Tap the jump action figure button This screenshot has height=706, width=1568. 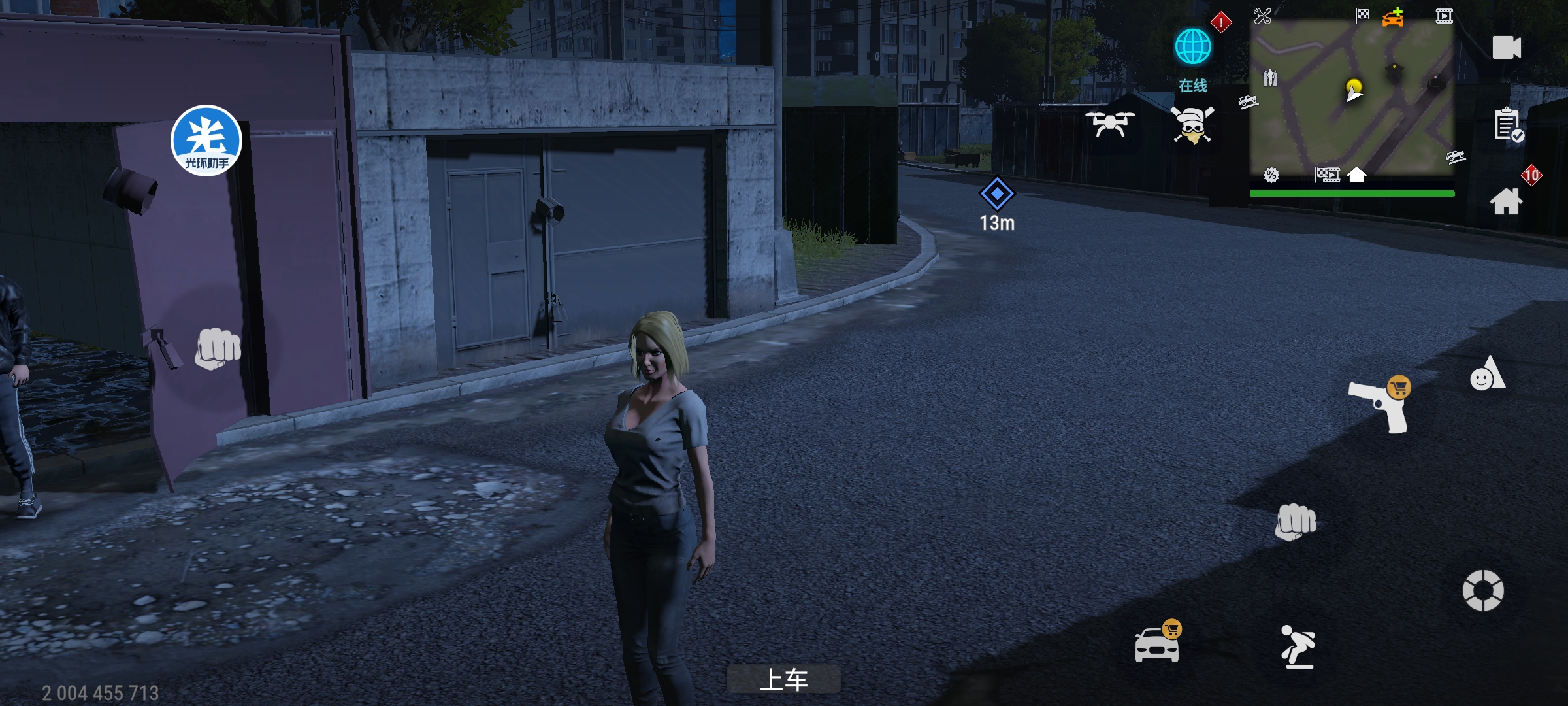[x=1298, y=647]
